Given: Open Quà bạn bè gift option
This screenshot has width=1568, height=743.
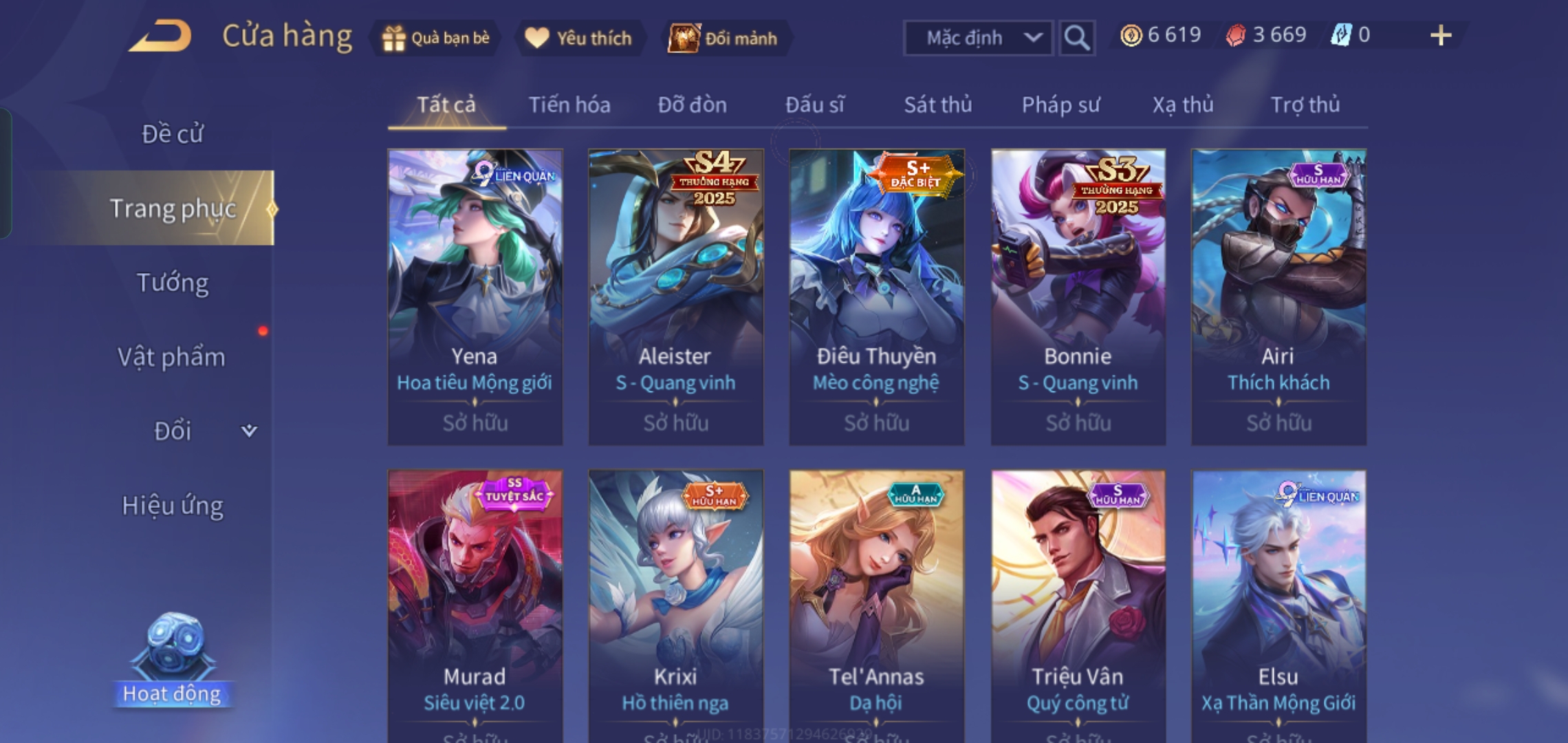Looking at the screenshot, I should [x=437, y=38].
